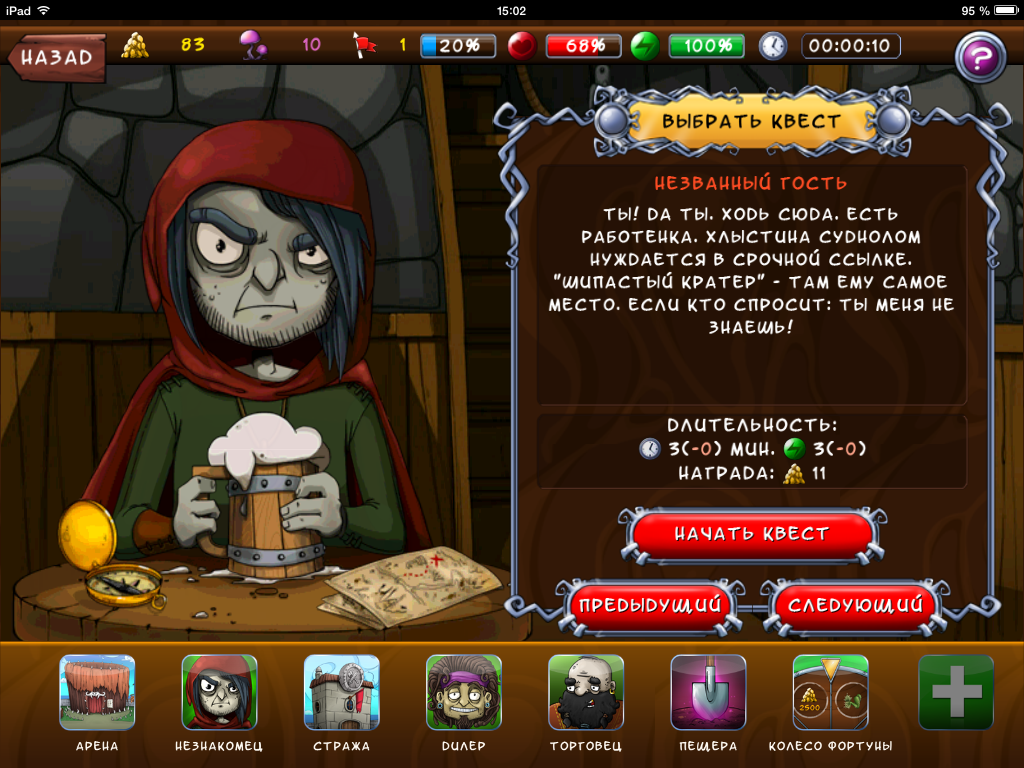1024x768 pixels.
Task: Go back with the НАЗАД button
Action: tap(57, 56)
